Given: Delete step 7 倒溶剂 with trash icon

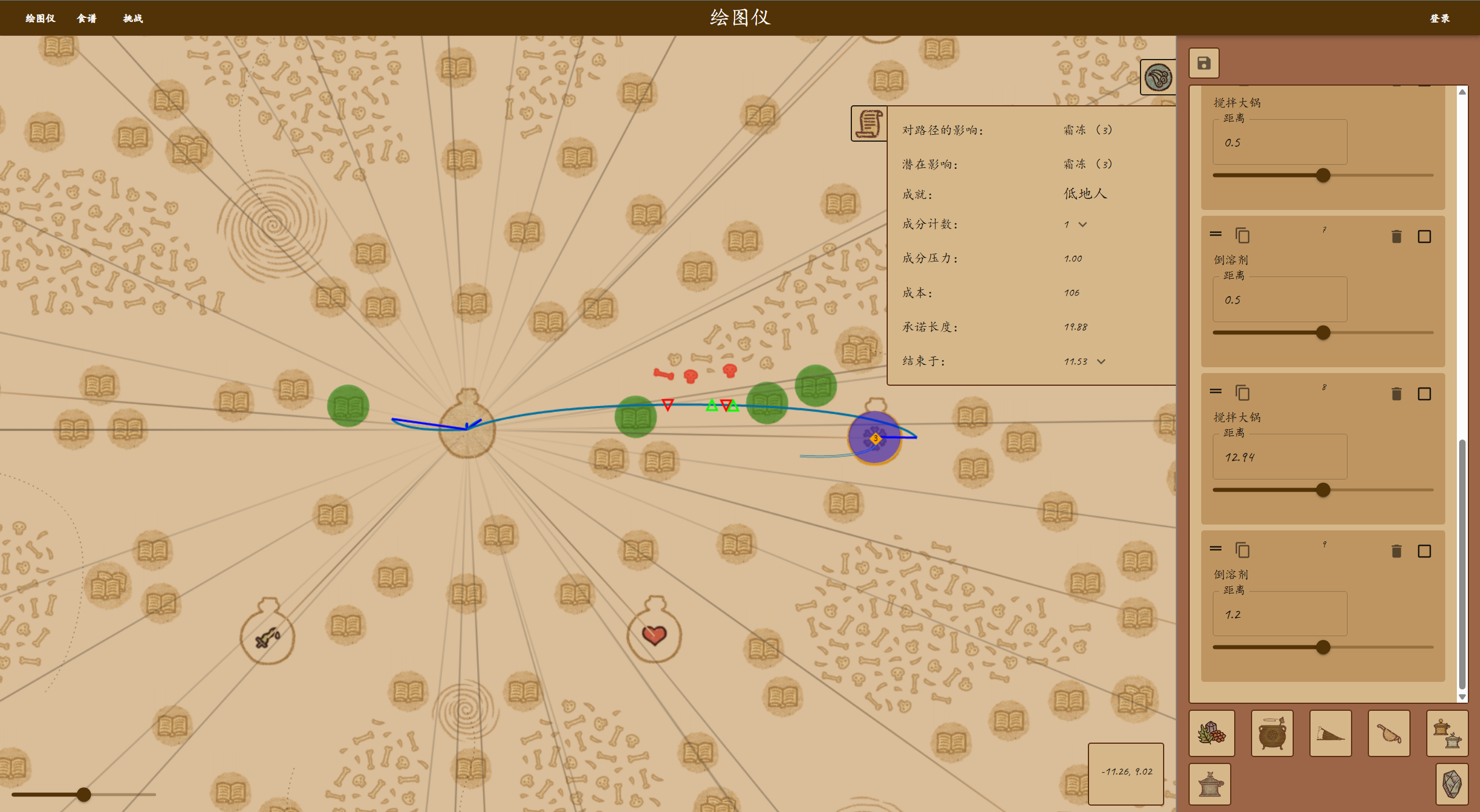Looking at the screenshot, I should pyautogui.click(x=1396, y=236).
